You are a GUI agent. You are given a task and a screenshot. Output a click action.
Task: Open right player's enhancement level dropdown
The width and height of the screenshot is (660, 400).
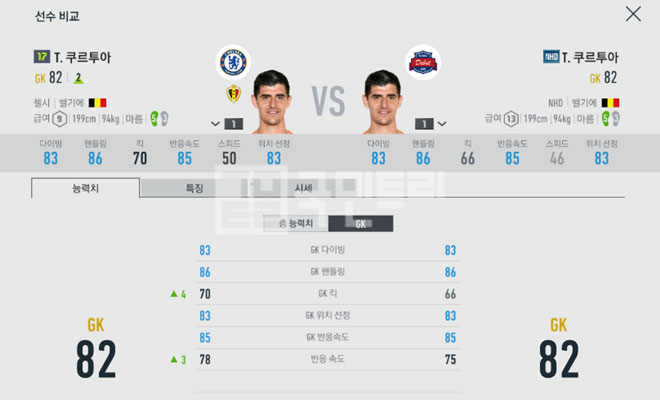(441, 124)
